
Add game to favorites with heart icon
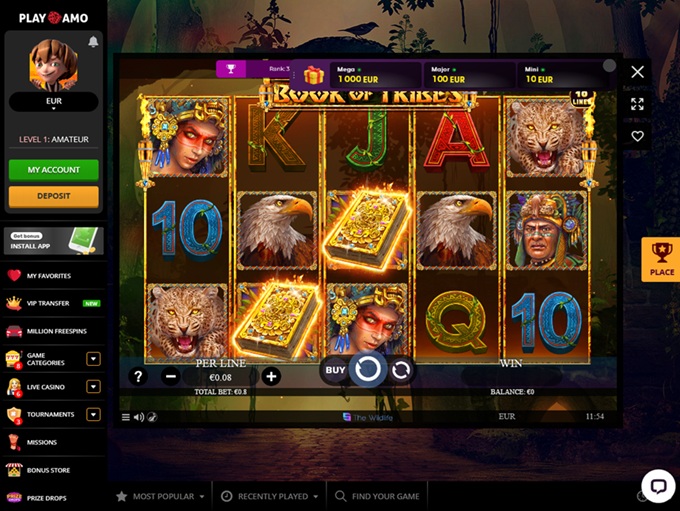tap(637, 136)
